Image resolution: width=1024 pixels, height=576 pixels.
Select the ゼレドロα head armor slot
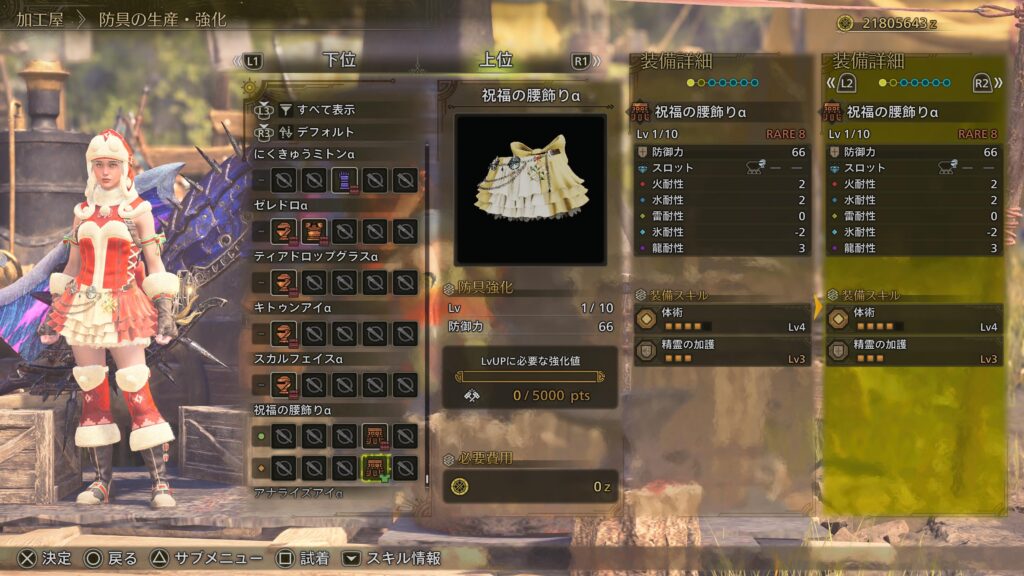(285, 231)
